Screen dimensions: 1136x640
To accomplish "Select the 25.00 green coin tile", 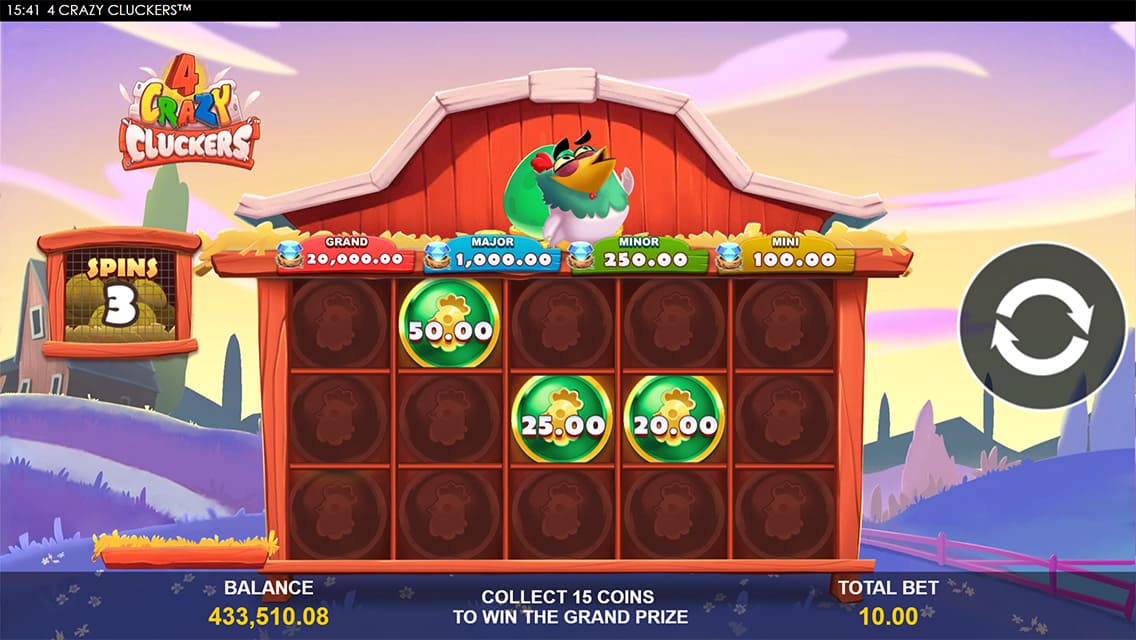I will [562, 420].
